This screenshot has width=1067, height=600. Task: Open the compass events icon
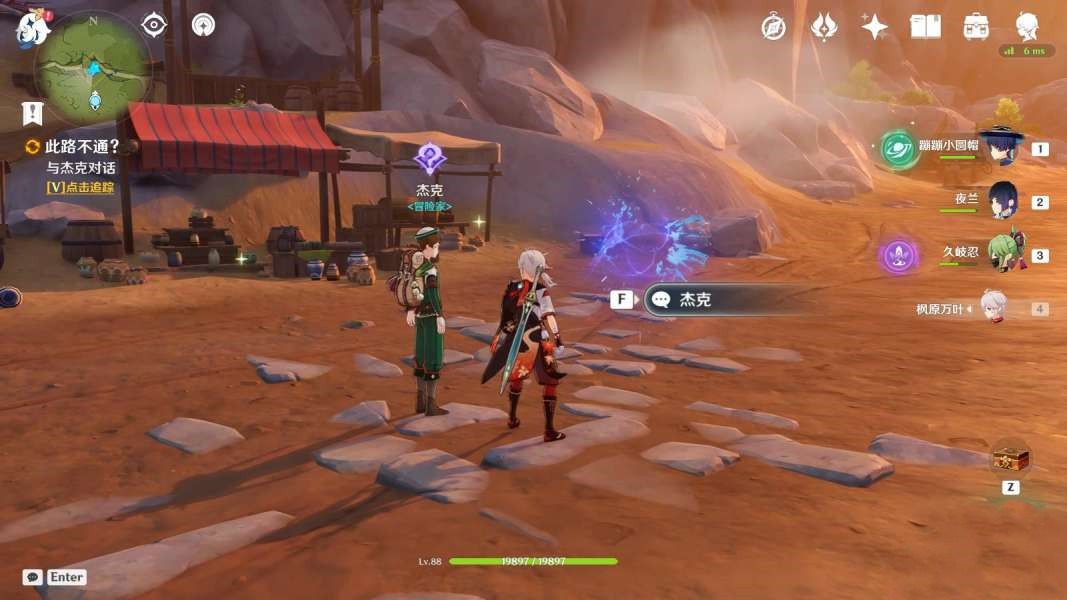(773, 27)
